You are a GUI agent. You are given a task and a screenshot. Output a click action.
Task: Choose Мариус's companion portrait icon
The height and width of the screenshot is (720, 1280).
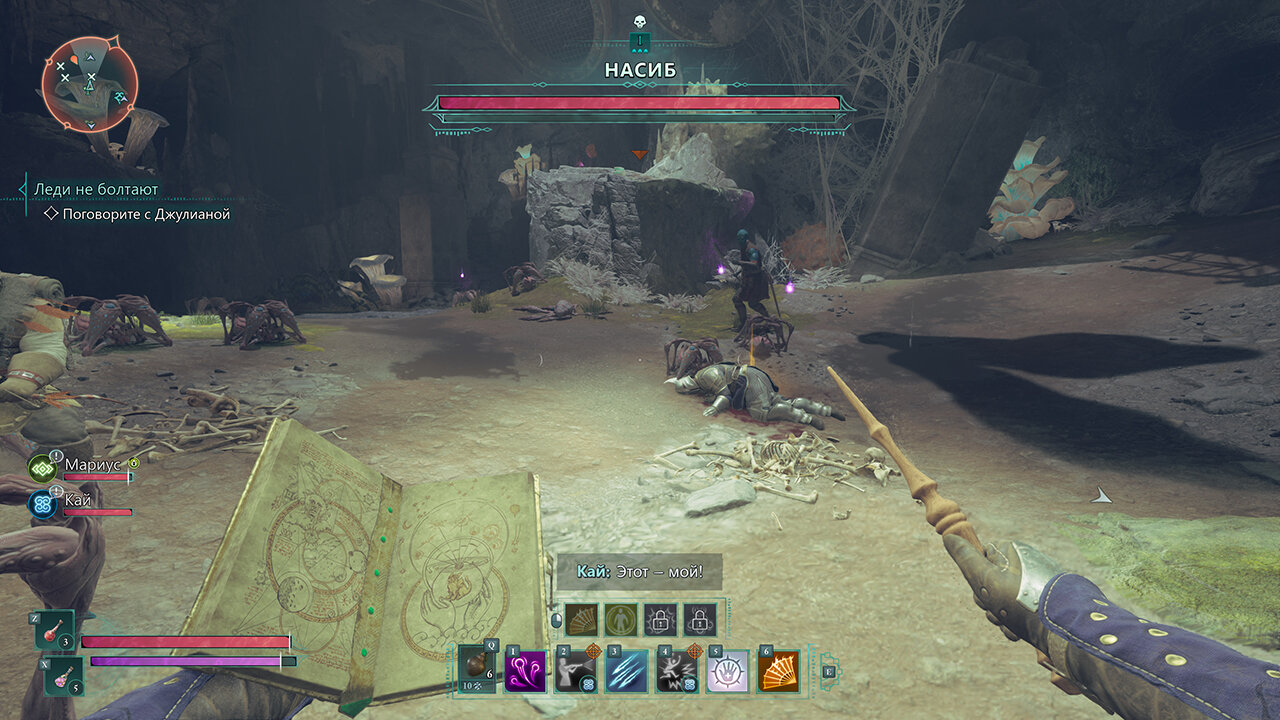pyautogui.click(x=43, y=468)
